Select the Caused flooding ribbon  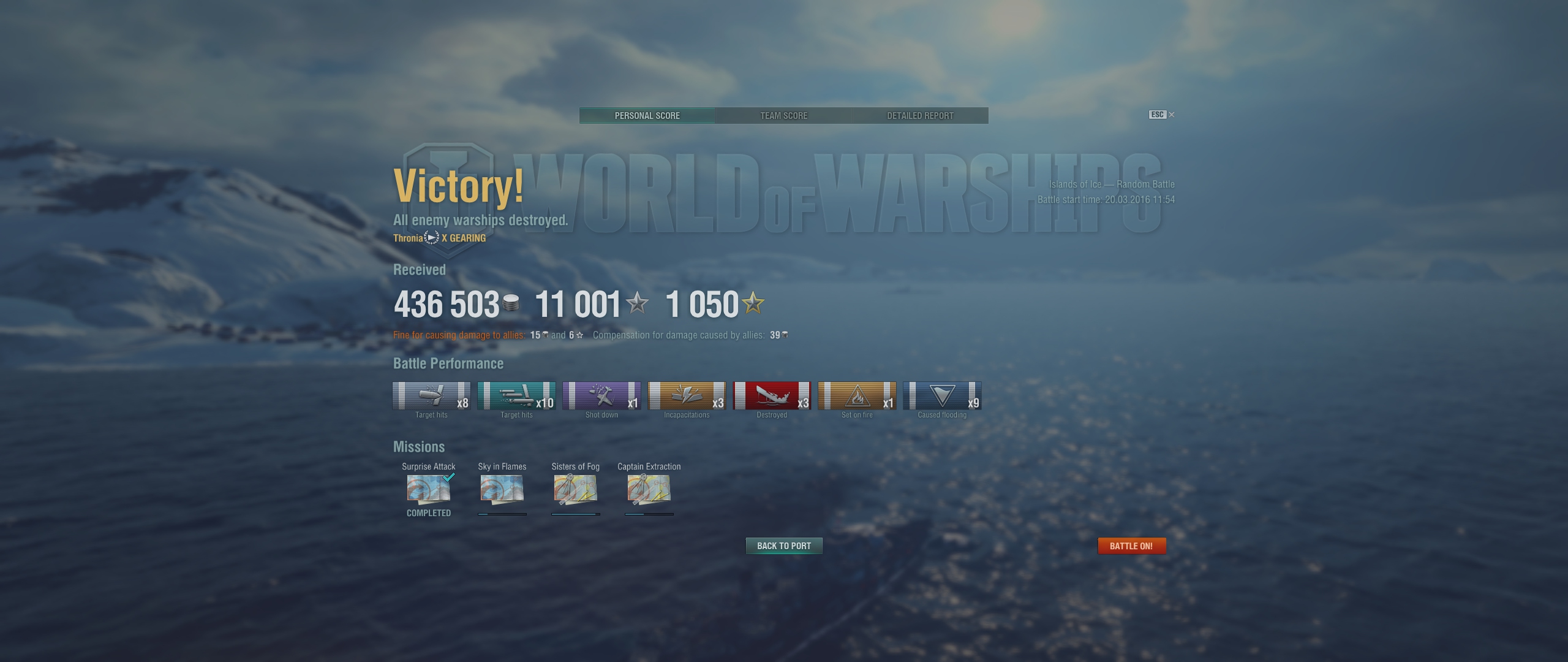pos(942,396)
